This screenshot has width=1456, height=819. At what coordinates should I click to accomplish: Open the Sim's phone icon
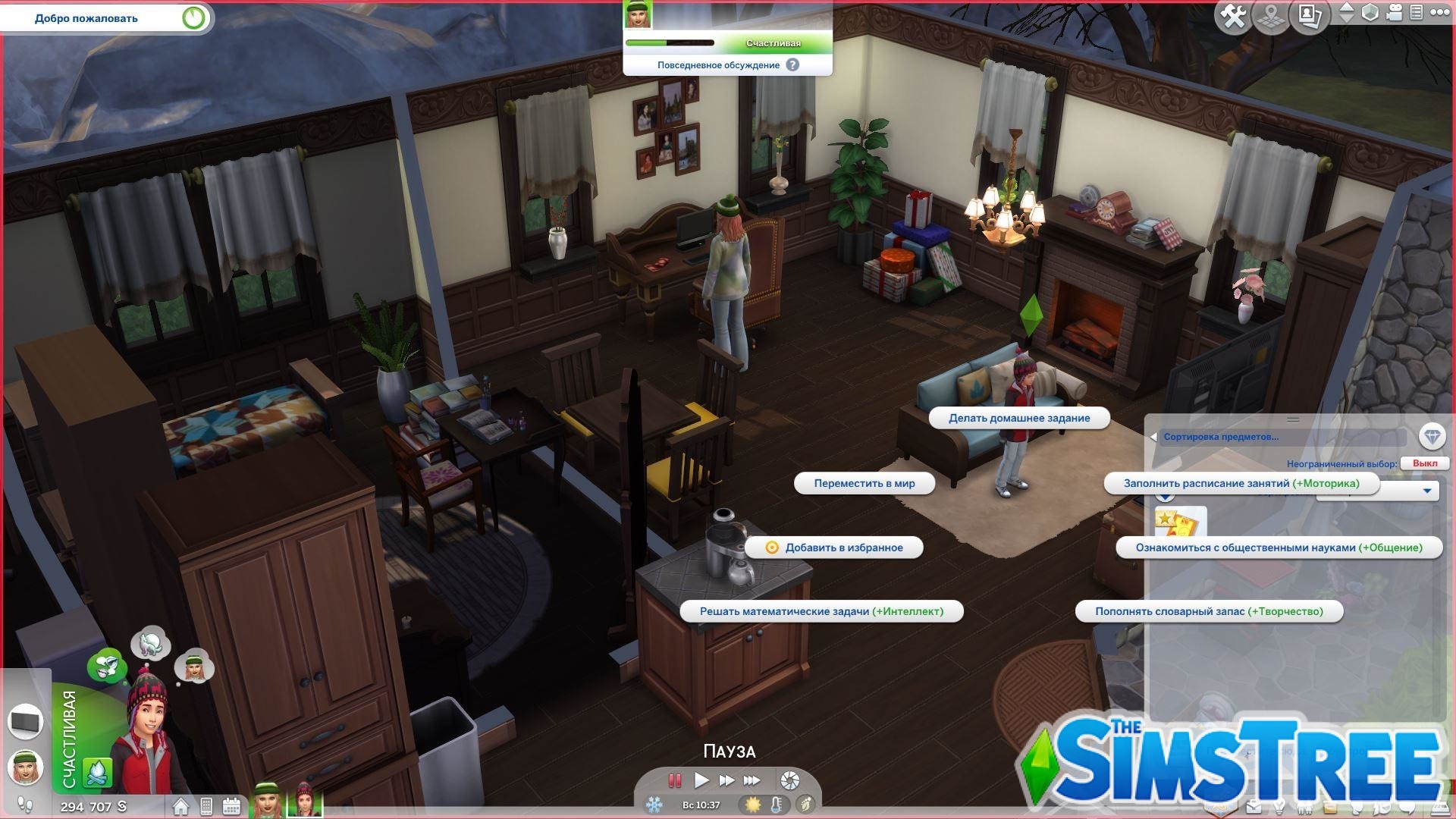click(206, 805)
